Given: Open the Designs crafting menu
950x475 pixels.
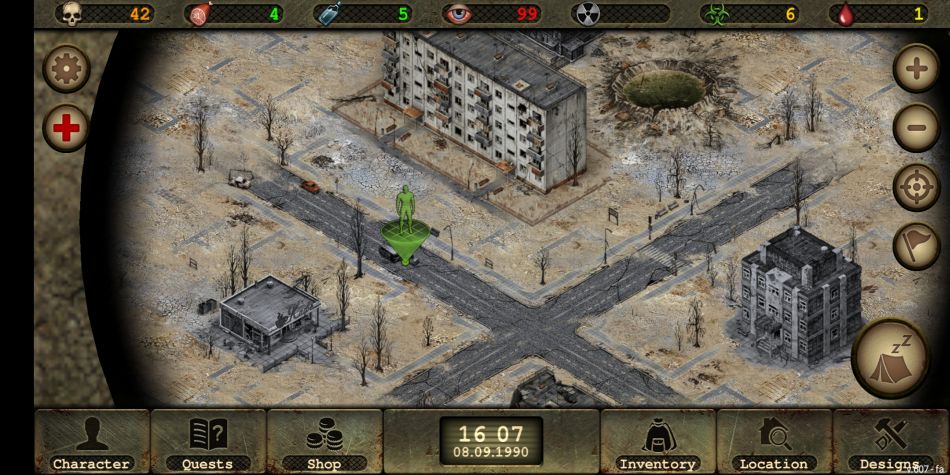Looking at the screenshot, I should coord(889,441).
